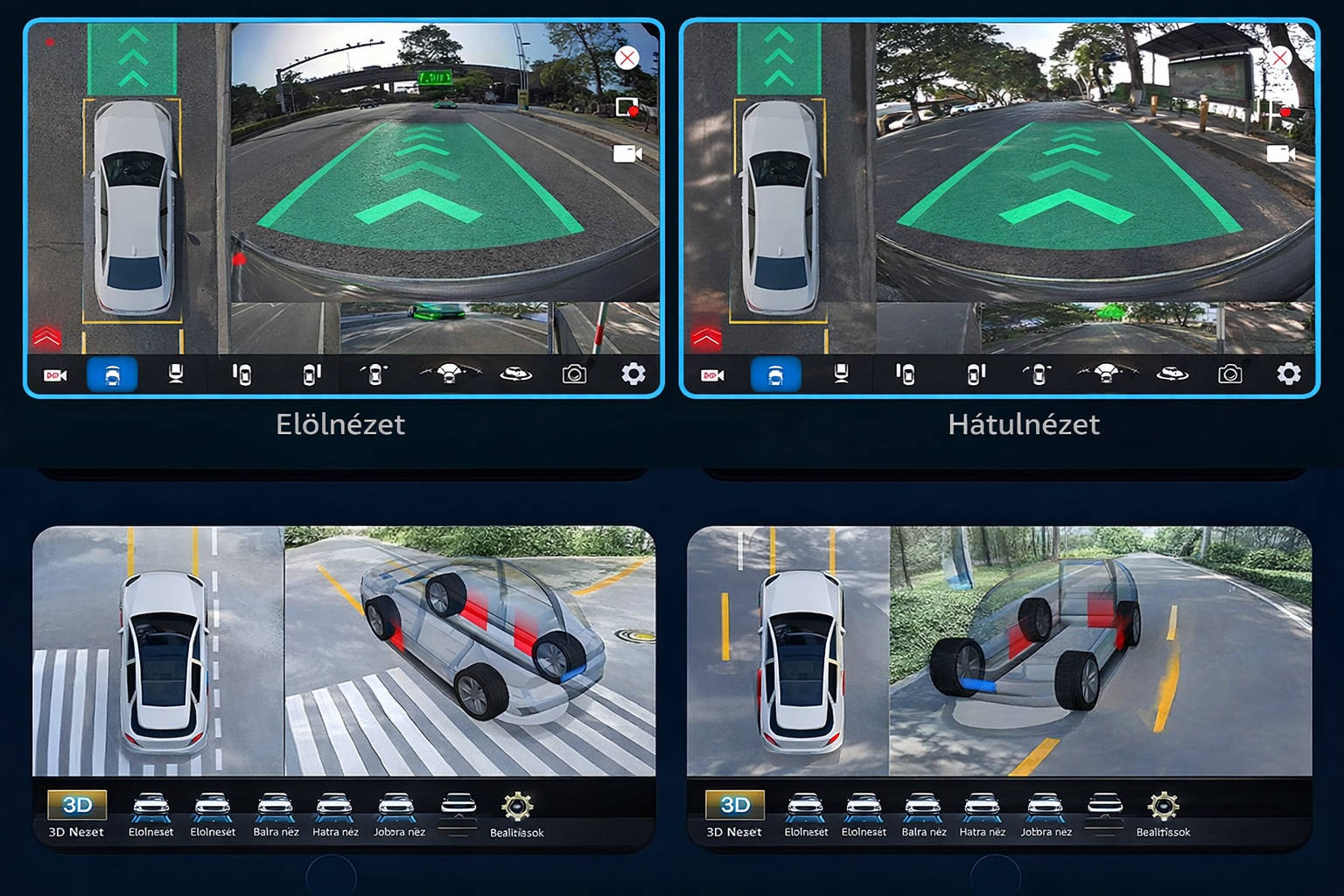Choose Balra néz on the crosswalk screen

(276, 815)
